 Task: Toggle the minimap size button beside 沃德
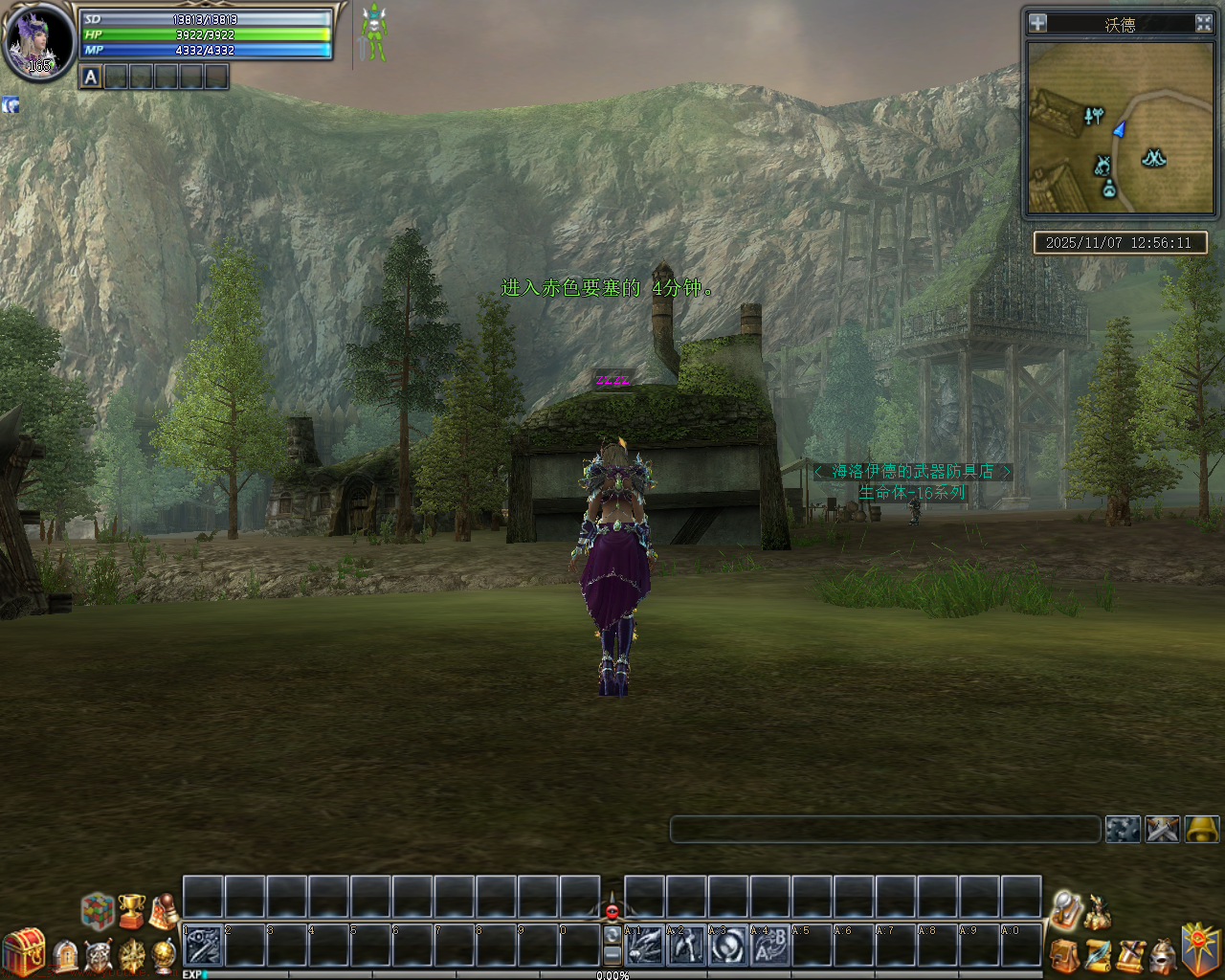[x=1204, y=24]
